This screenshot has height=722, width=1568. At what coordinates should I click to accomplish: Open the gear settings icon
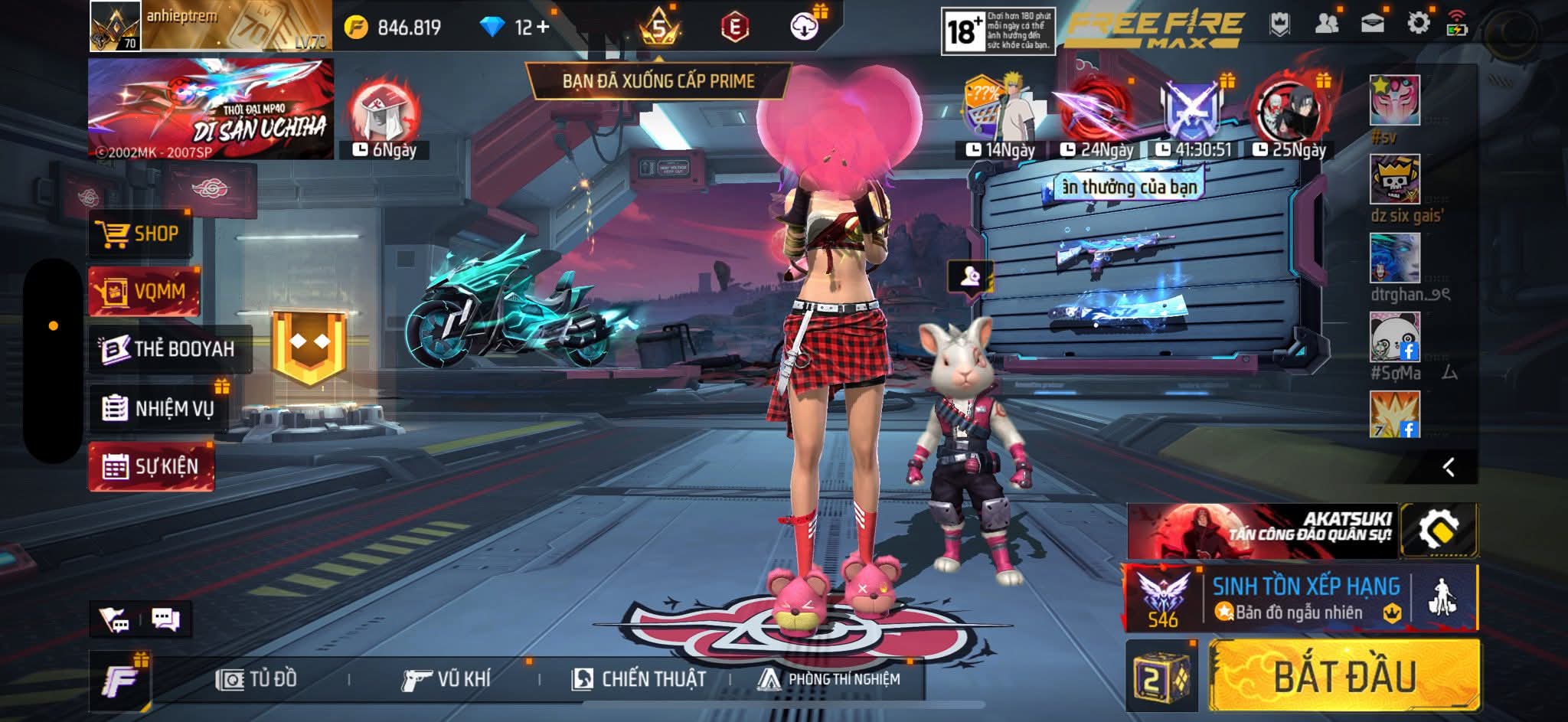[1418, 23]
